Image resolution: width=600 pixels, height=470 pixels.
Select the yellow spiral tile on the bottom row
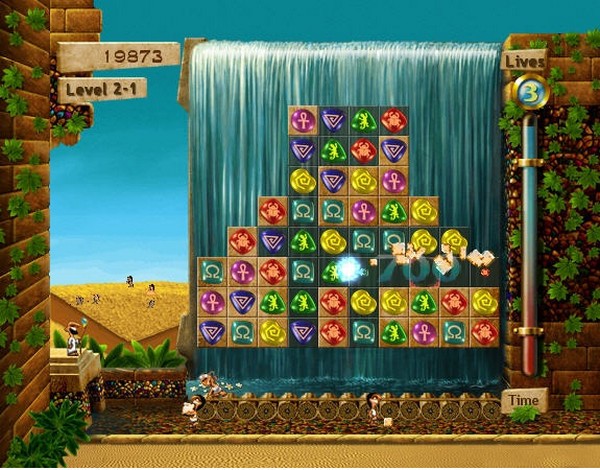click(273, 331)
